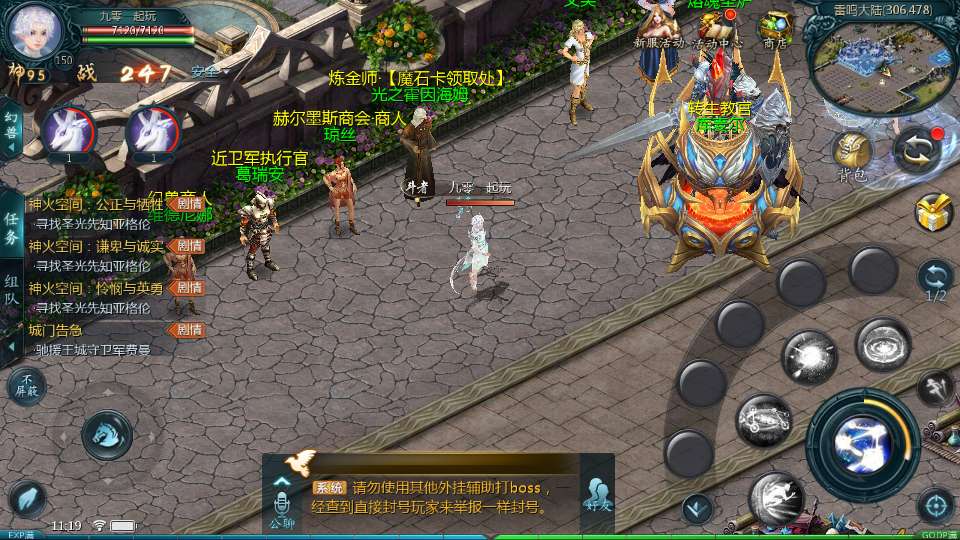The height and width of the screenshot is (540, 960).
Task: Switch skill page with the 1/2 button
Action: [x=935, y=280]
